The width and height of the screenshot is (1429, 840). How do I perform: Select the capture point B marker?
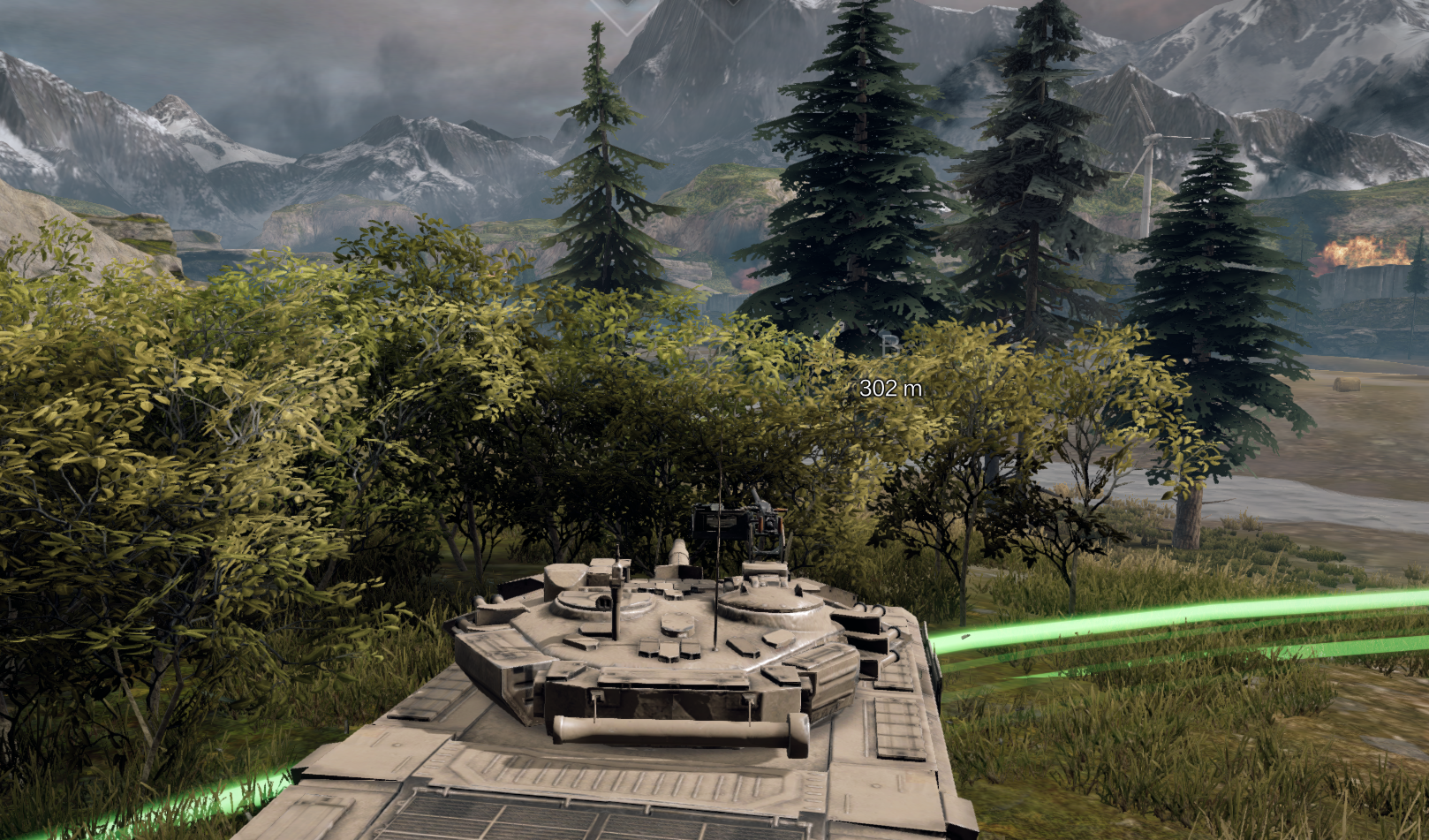(889, 346)
